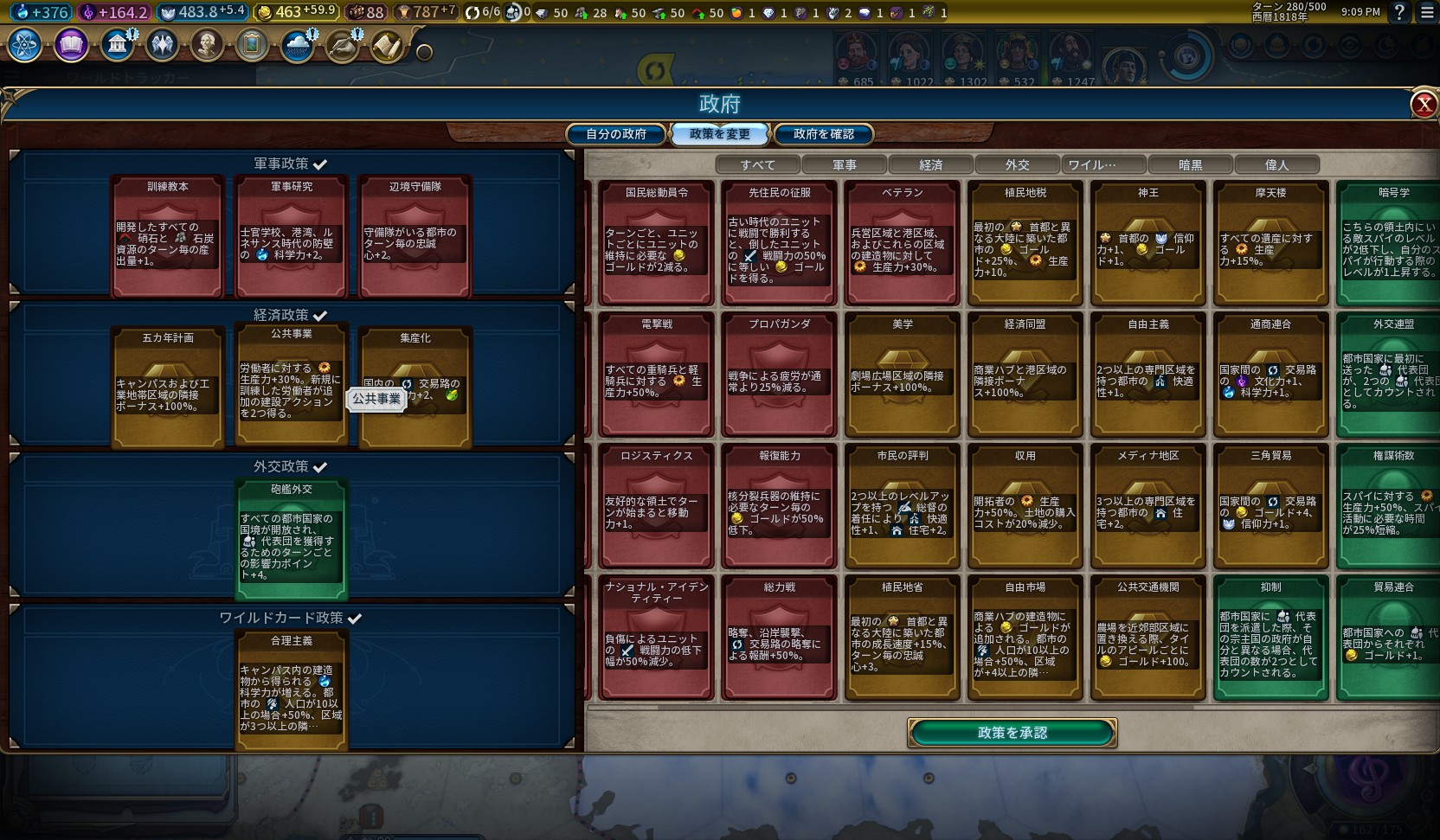Filter cards by 暗黒 category
1440x840 pixels.
point(1190,164)
